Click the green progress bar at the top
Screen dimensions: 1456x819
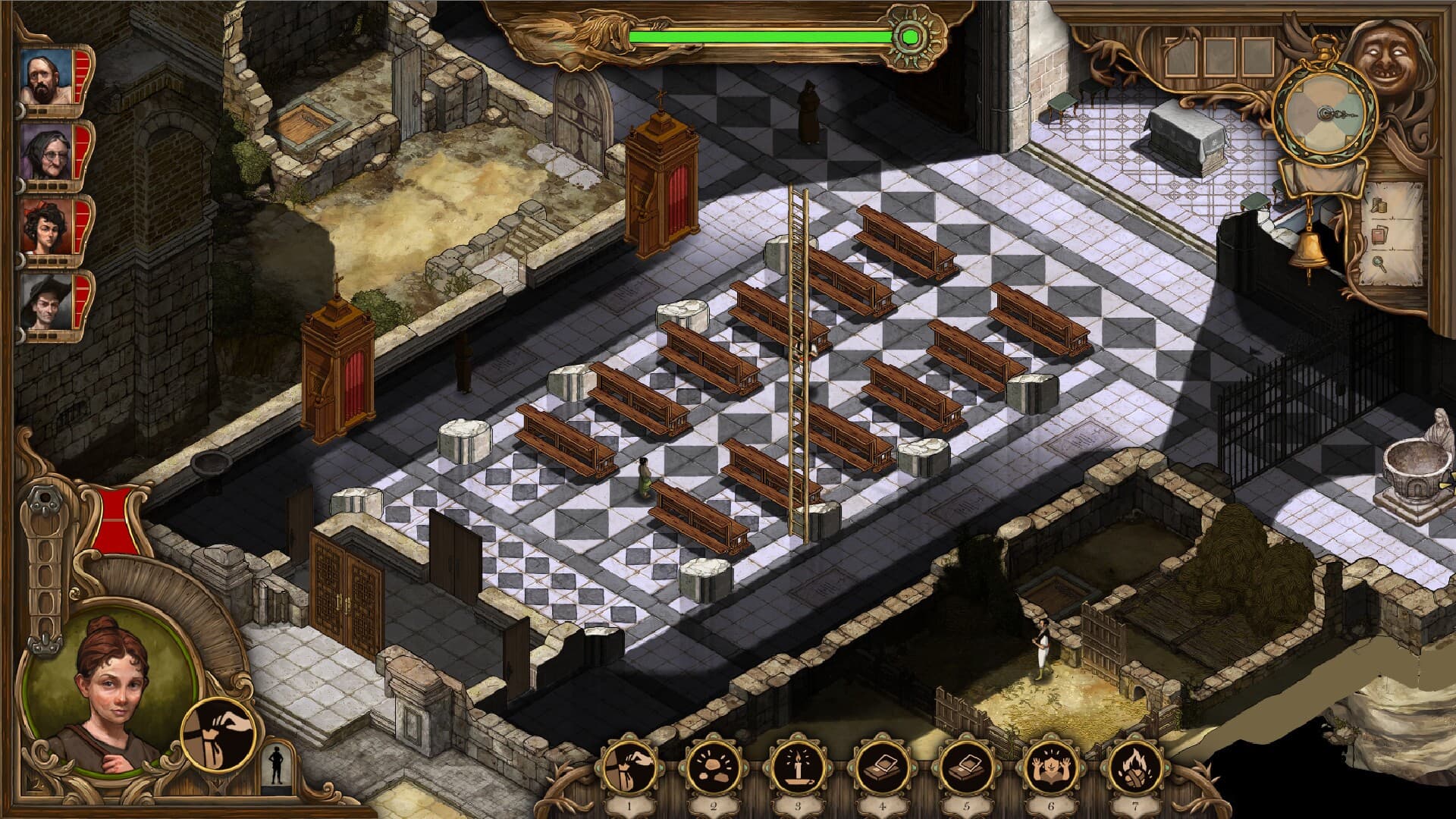(x=758, y=33)
